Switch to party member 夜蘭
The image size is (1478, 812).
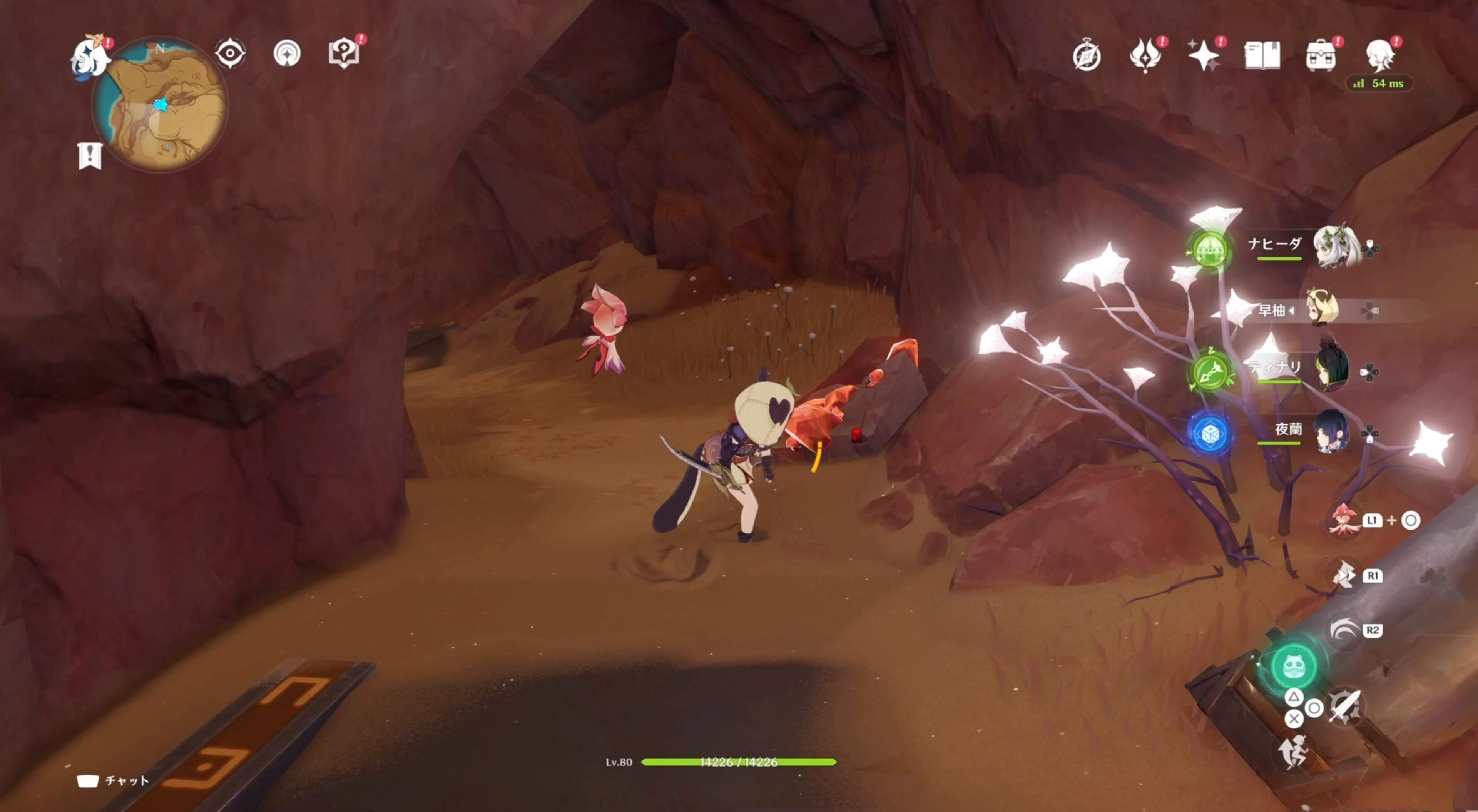tap(1331, 431)
